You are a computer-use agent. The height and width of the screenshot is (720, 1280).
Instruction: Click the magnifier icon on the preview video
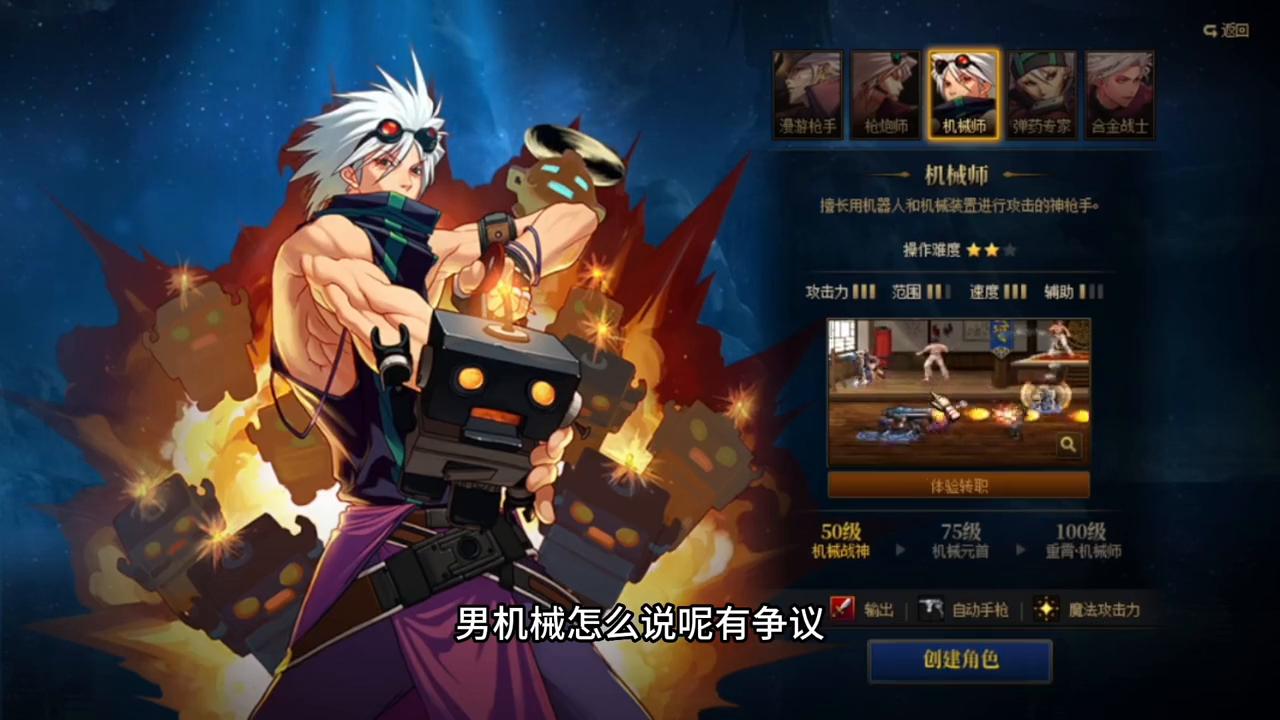pos(1068,444)
